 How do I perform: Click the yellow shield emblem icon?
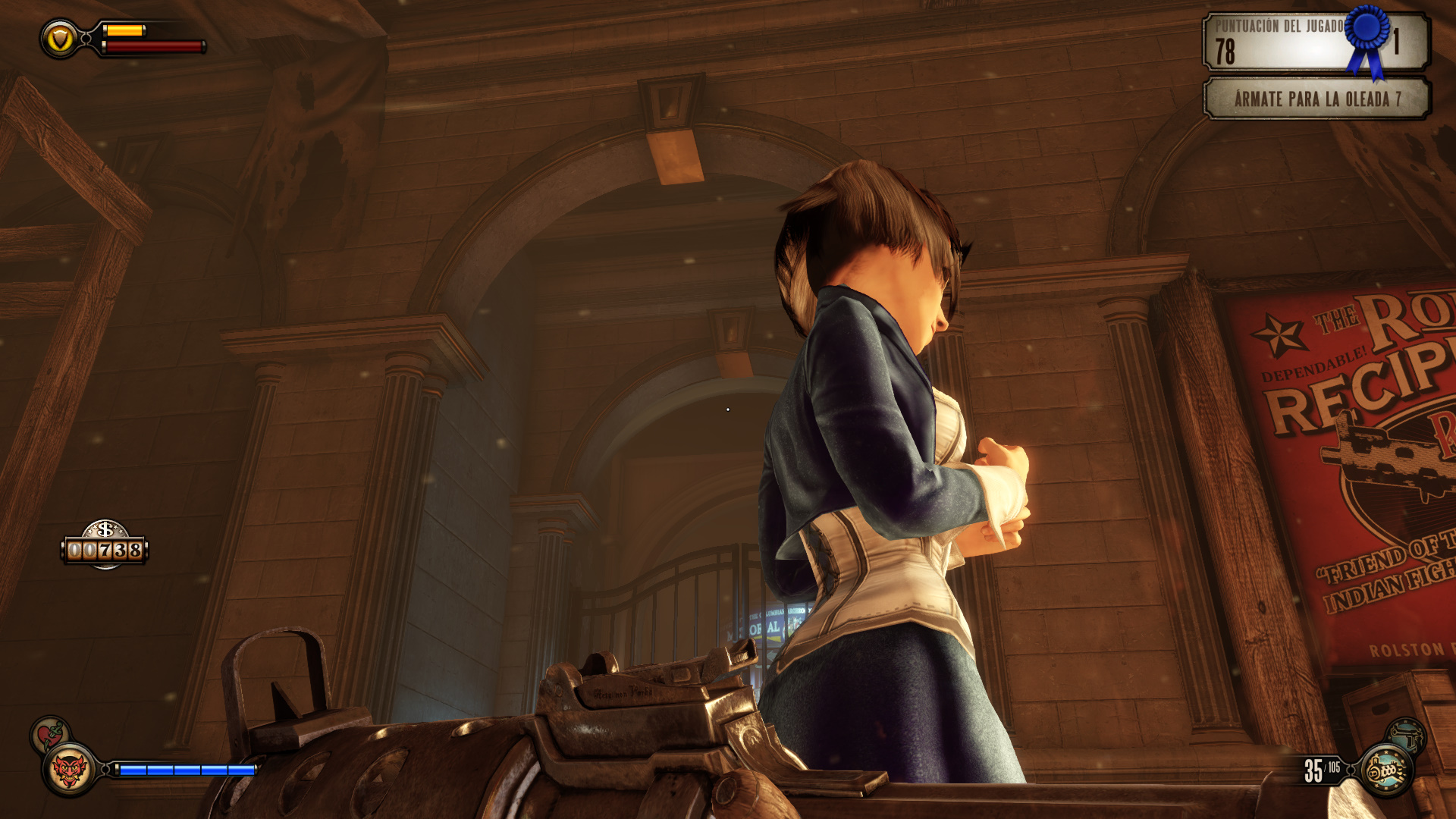pos(60,39)
